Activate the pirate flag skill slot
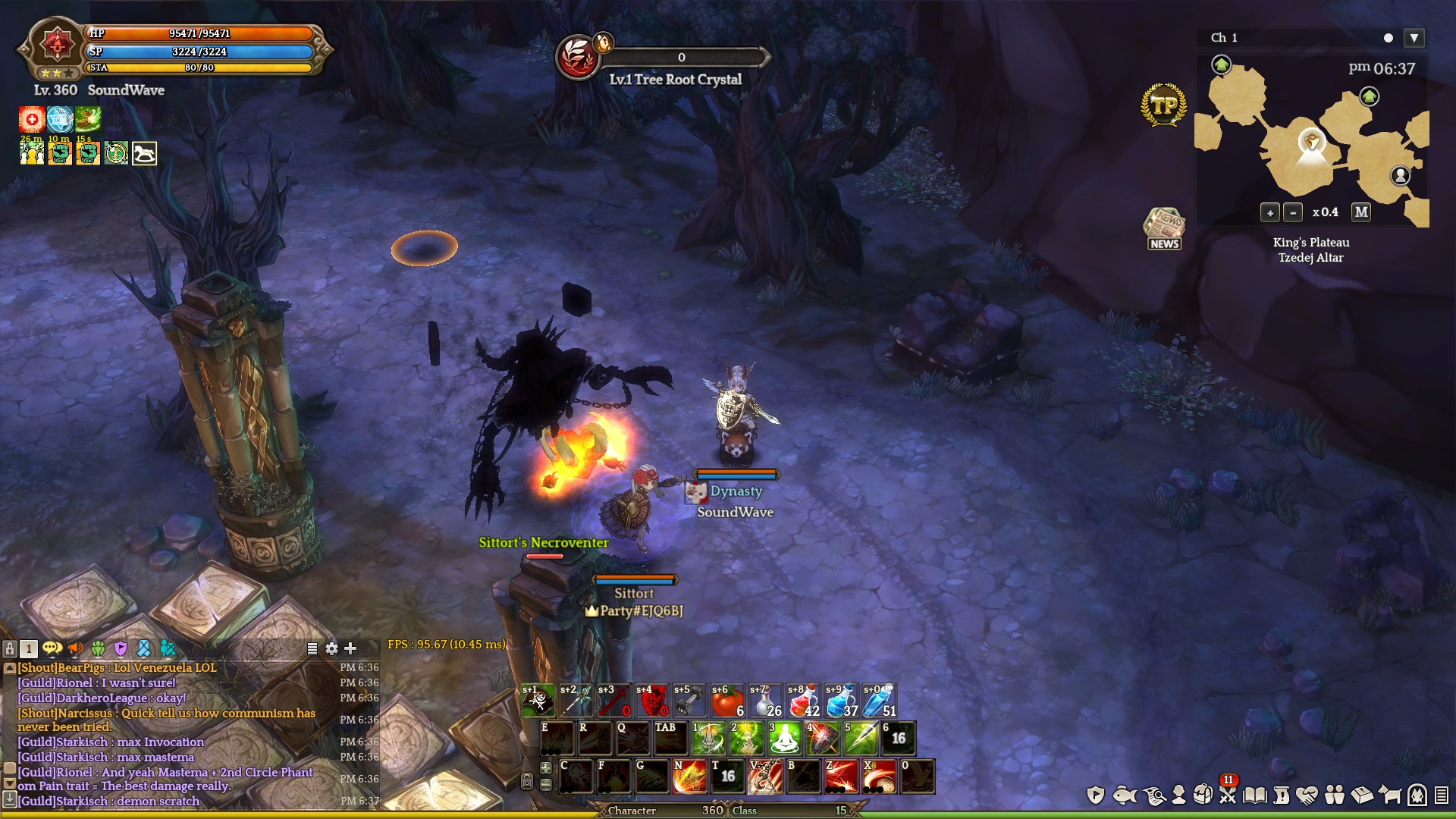Screen dimensions: 1456x819 pos(538,701)
